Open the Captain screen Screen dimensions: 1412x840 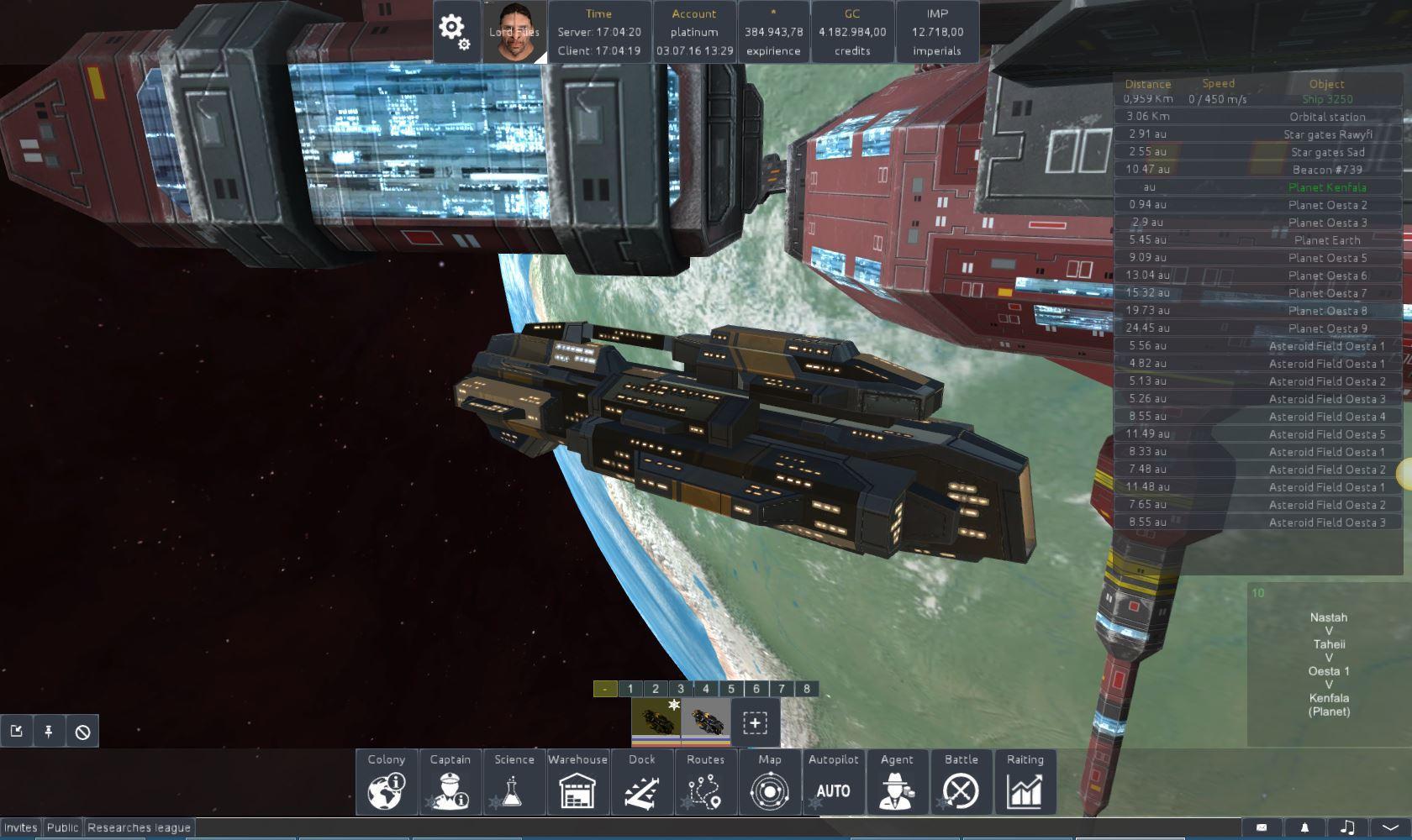click(x=450, y=782)
